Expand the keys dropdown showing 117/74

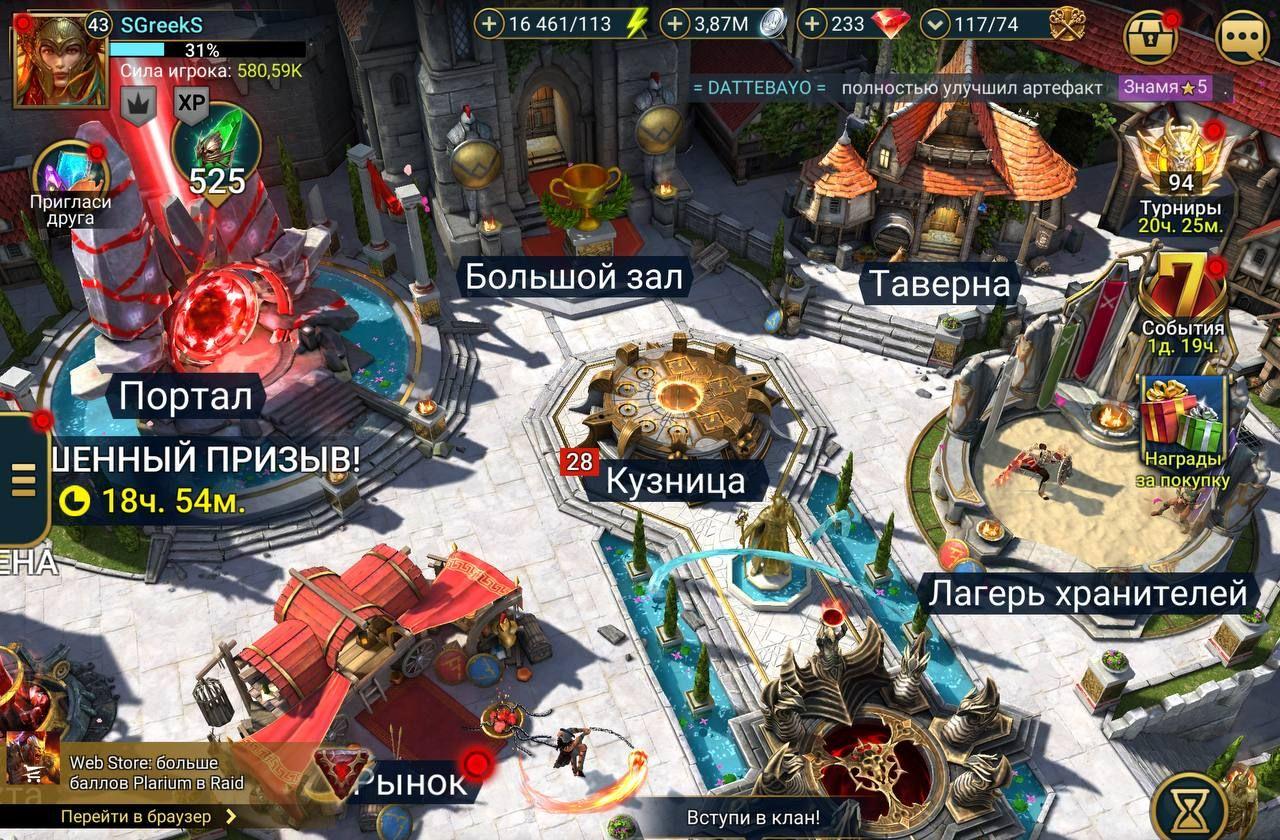(x=935, y=24)
